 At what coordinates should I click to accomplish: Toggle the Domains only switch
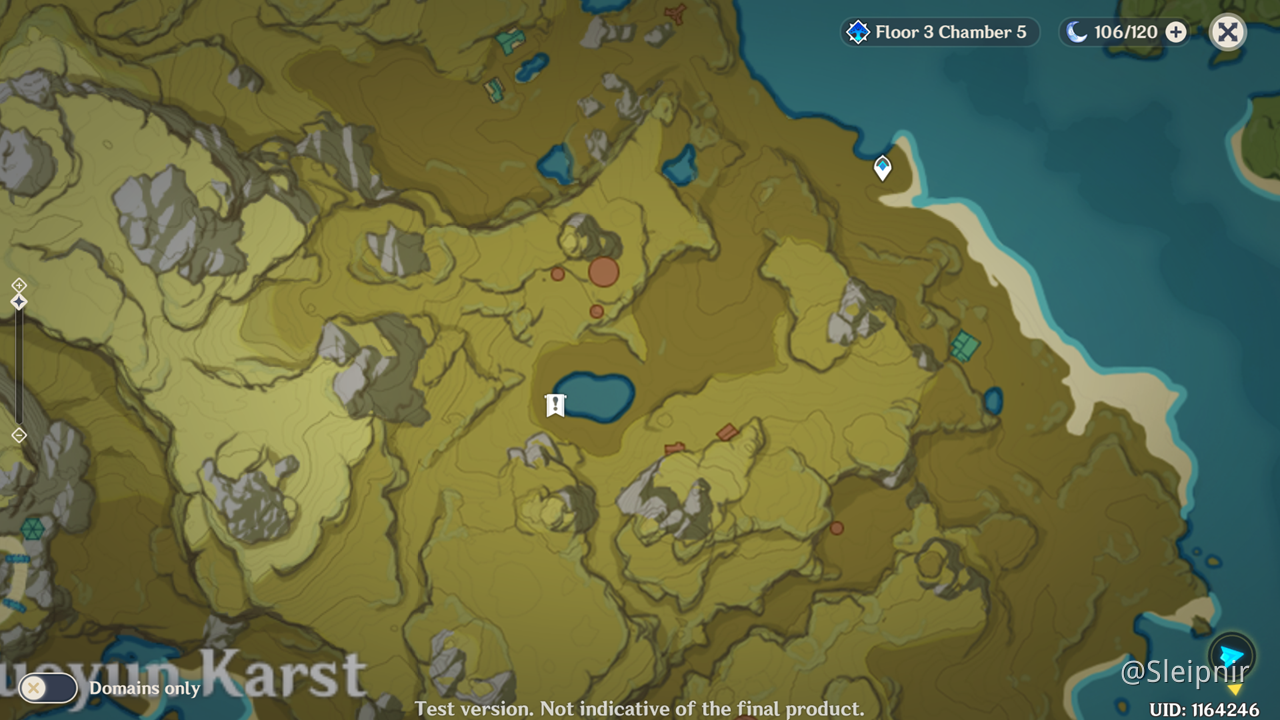[x=49, y=688]
